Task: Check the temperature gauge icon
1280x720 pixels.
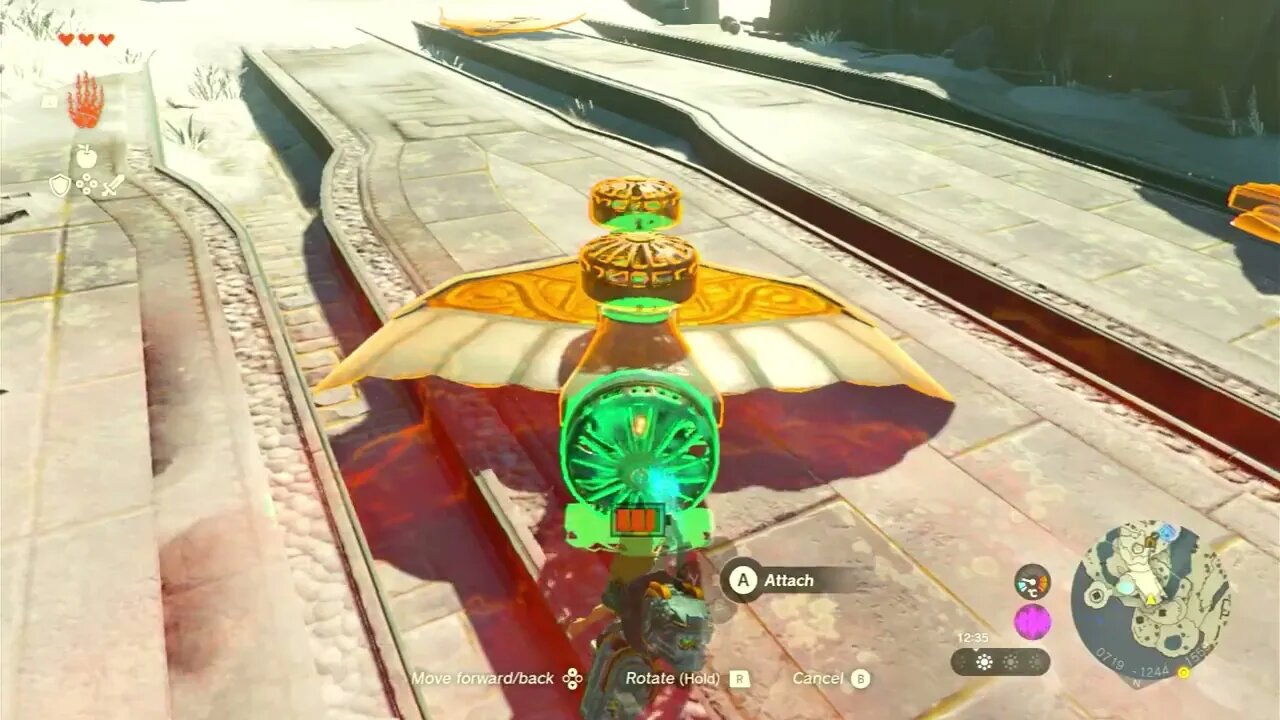Action: [x=1032, y=581]
